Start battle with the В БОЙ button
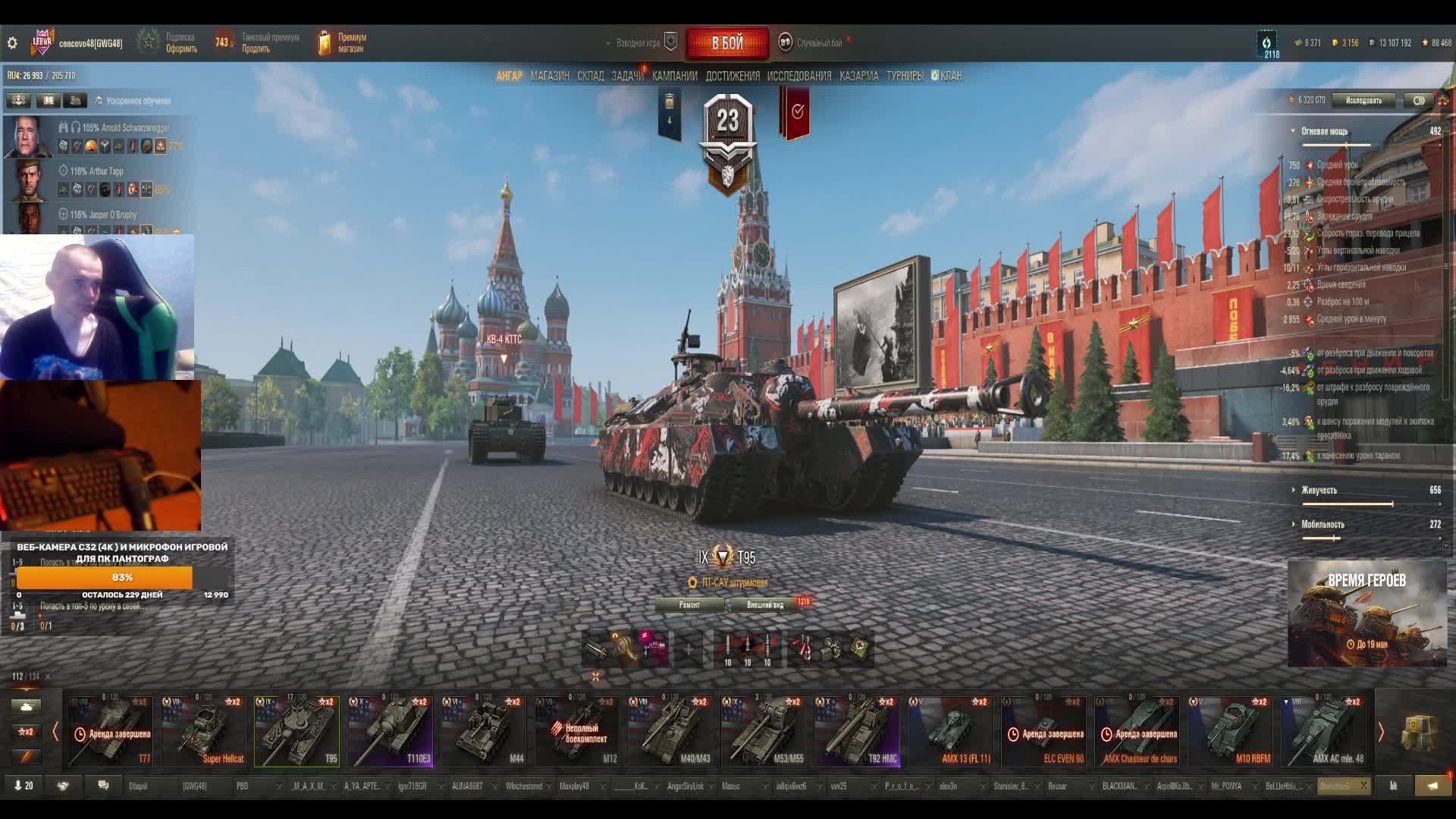This screenshot has width=1456, height=819. 727,43
